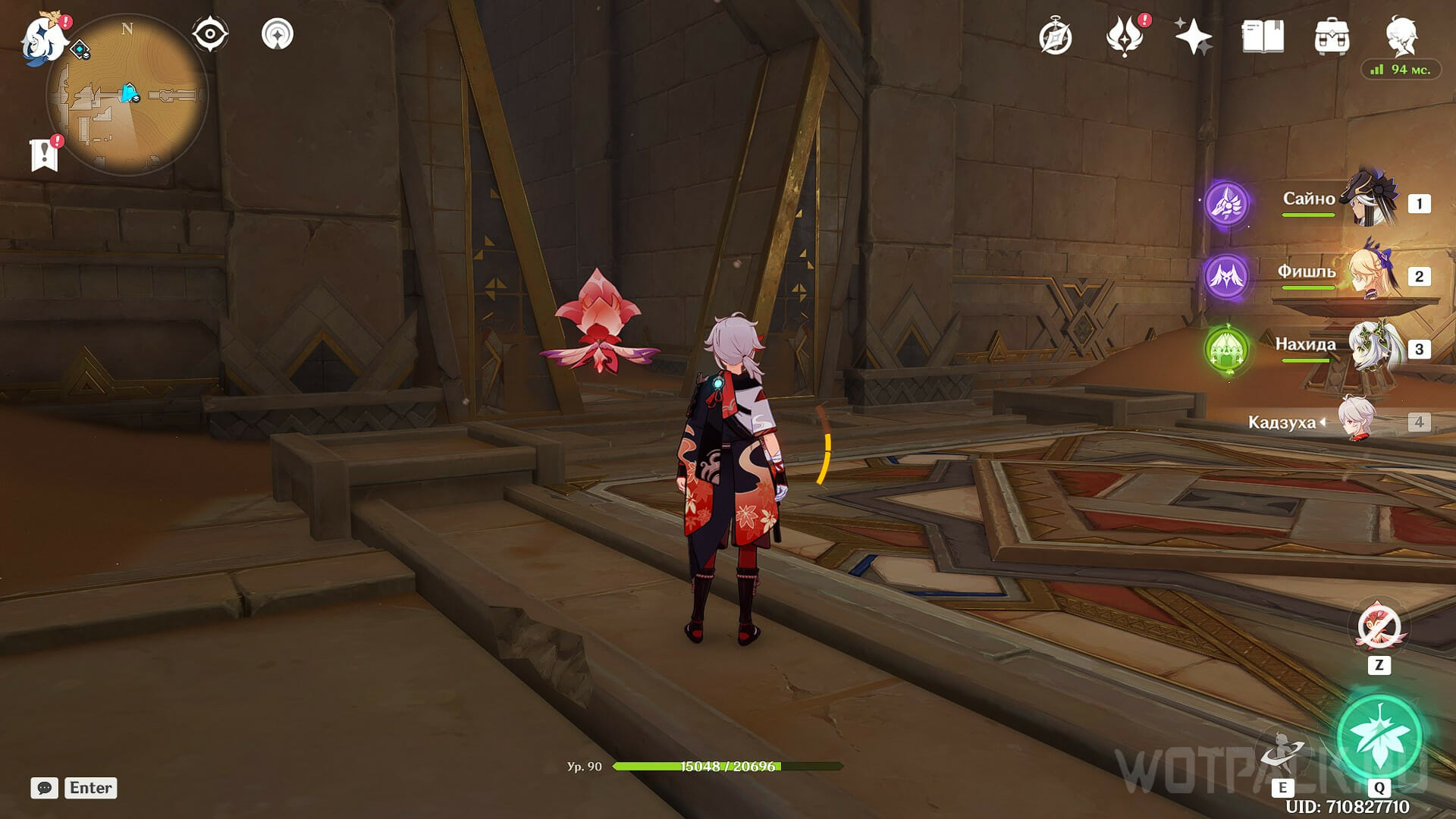Activate Сайно's elemental burst icon
1456x819 pixels.
point(1226,203)
